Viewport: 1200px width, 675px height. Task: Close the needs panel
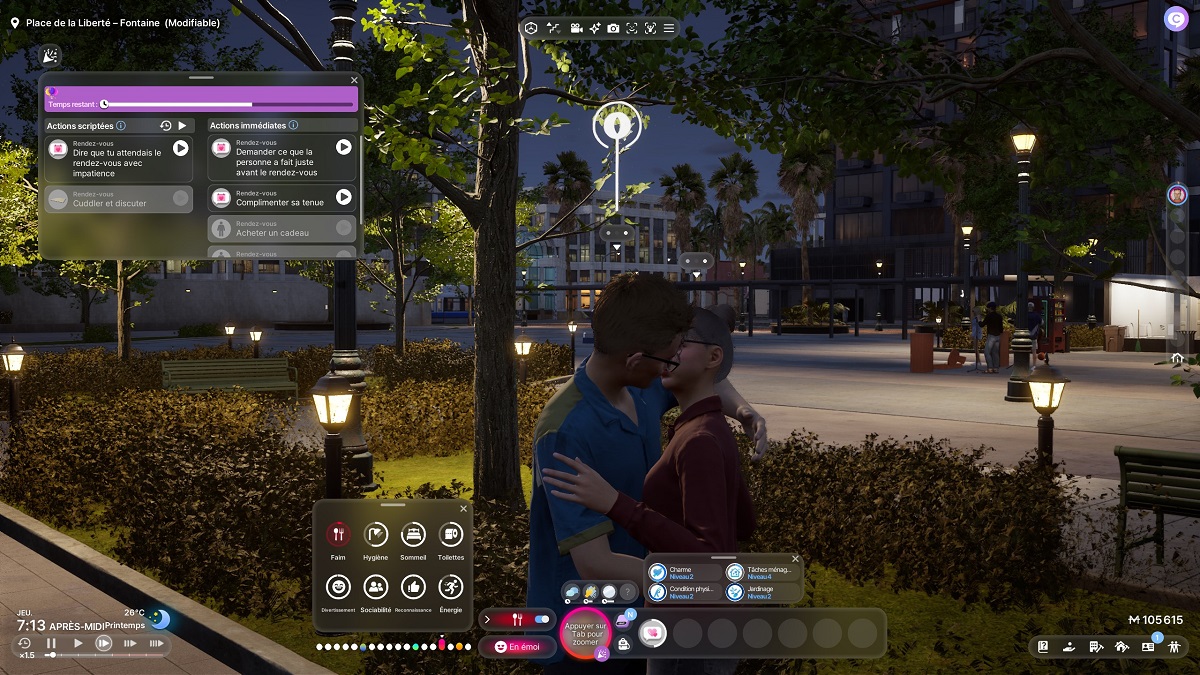[x=463, y=509]
